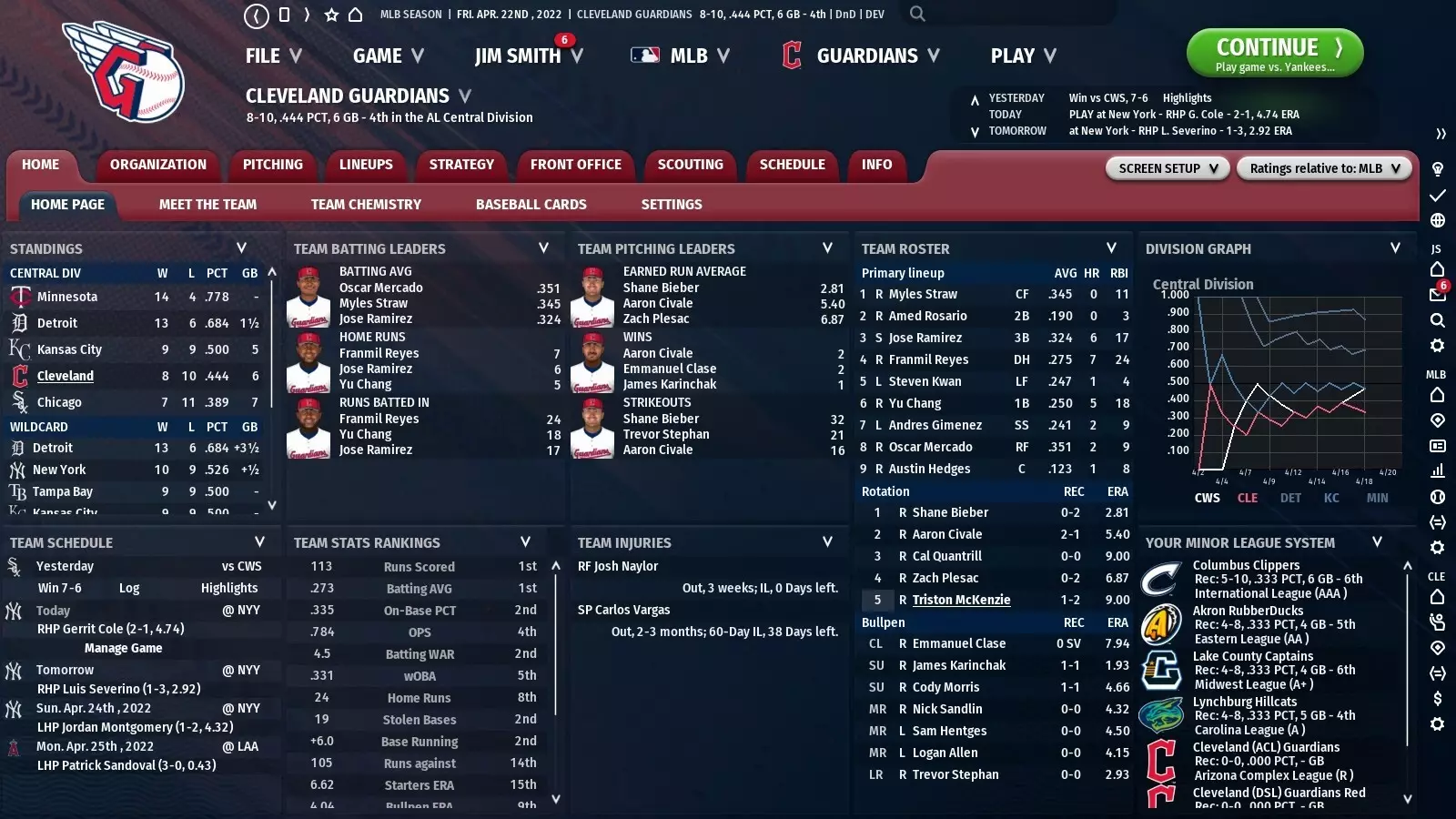Open the globe icon in the right sidebar

pyautogui.click(x=1438, y=220)
